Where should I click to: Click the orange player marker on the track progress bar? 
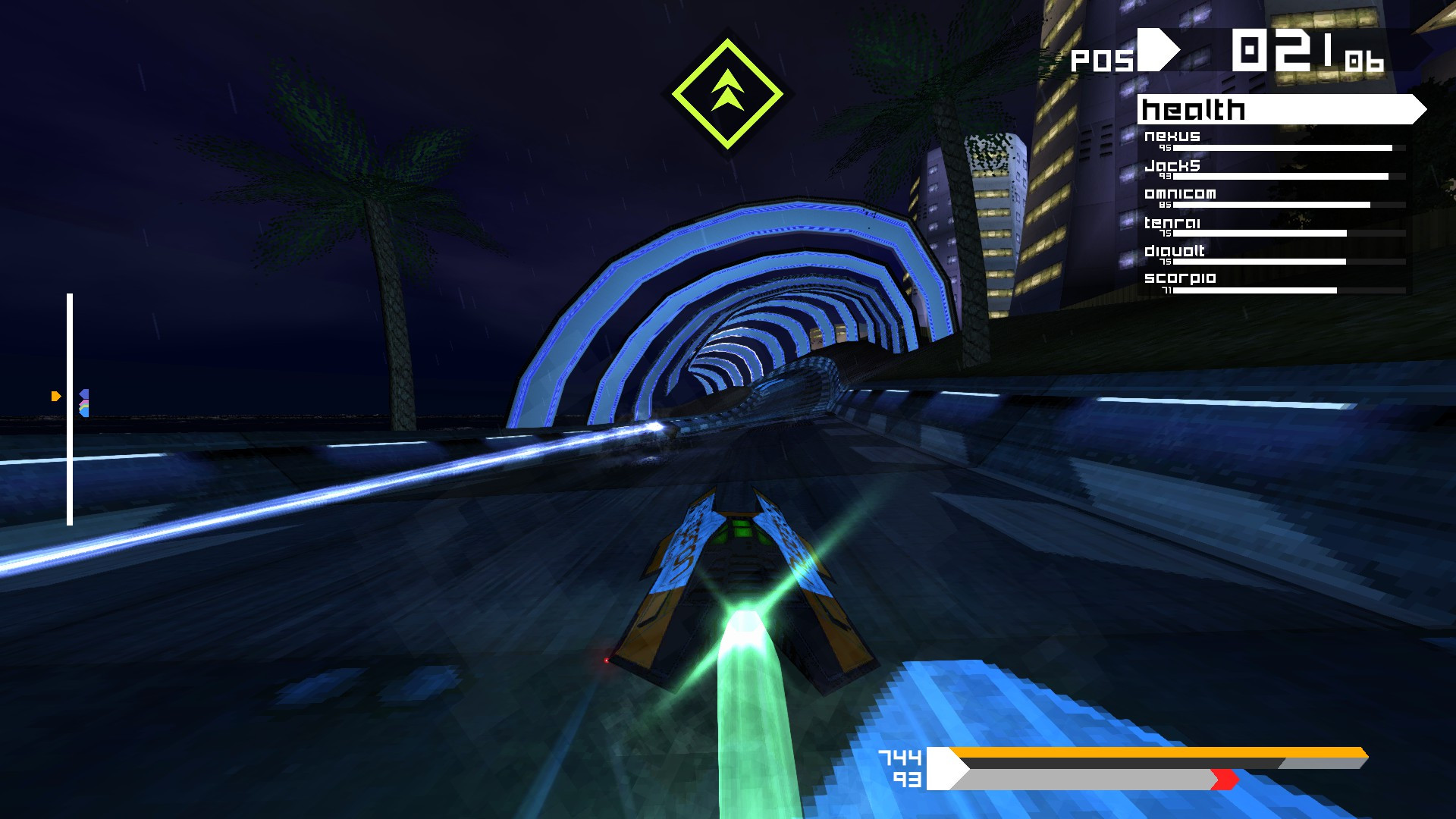coord(55,396)
